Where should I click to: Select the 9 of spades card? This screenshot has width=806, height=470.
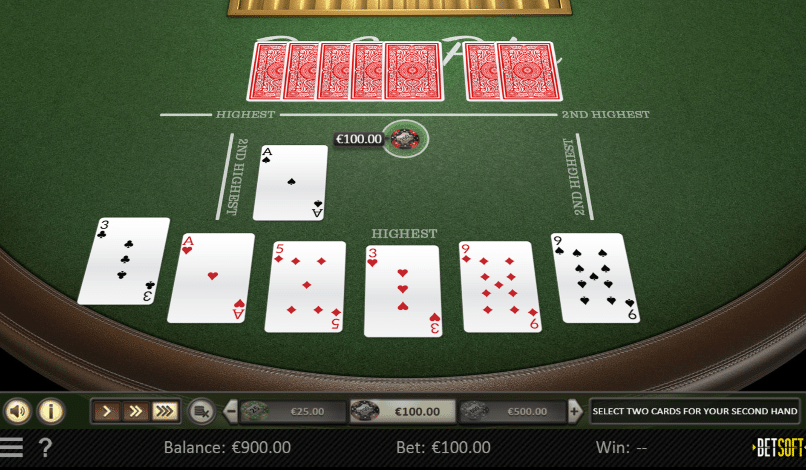(x=594, y=278)
